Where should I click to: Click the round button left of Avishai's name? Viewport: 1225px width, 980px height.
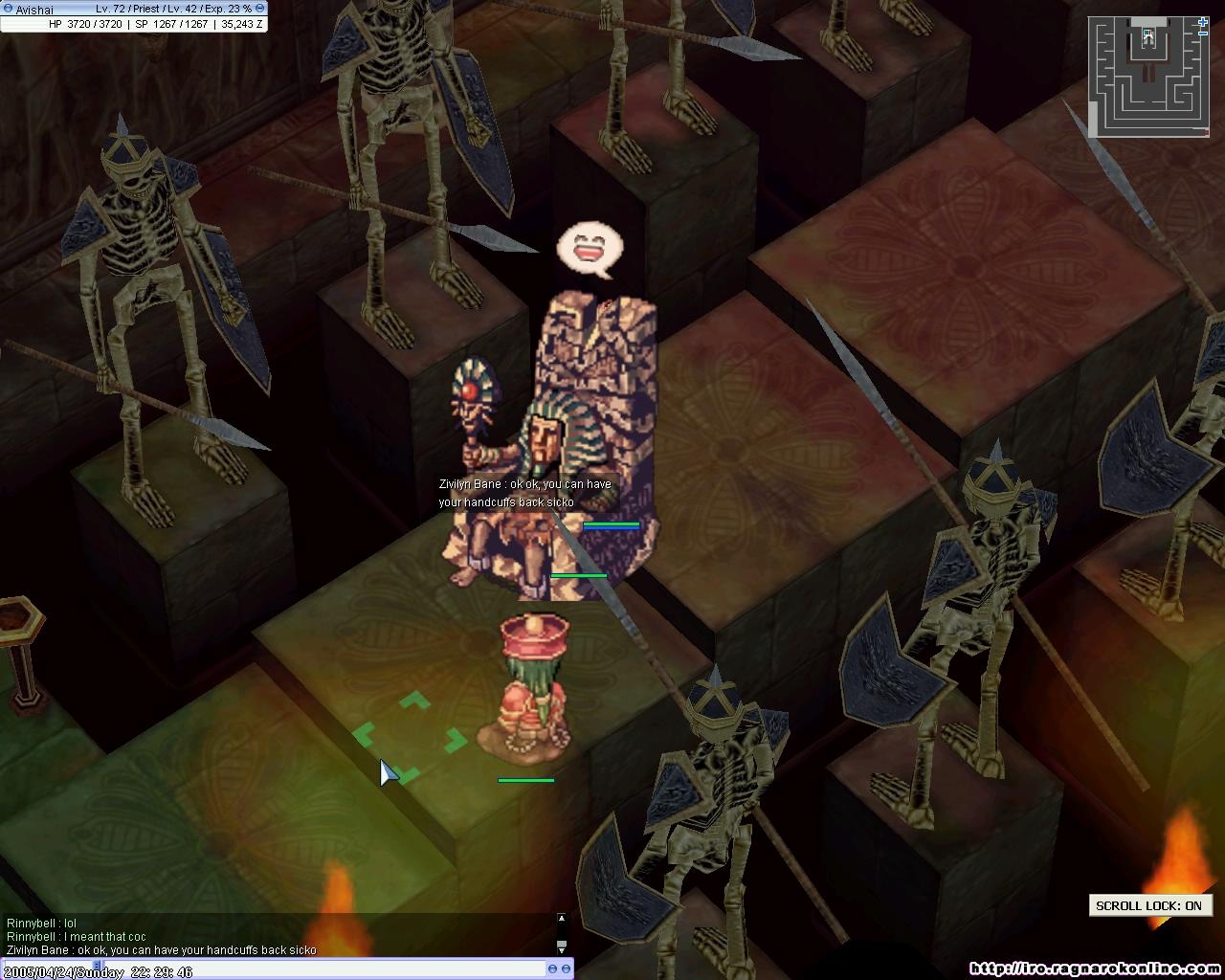tap(7, 9)
